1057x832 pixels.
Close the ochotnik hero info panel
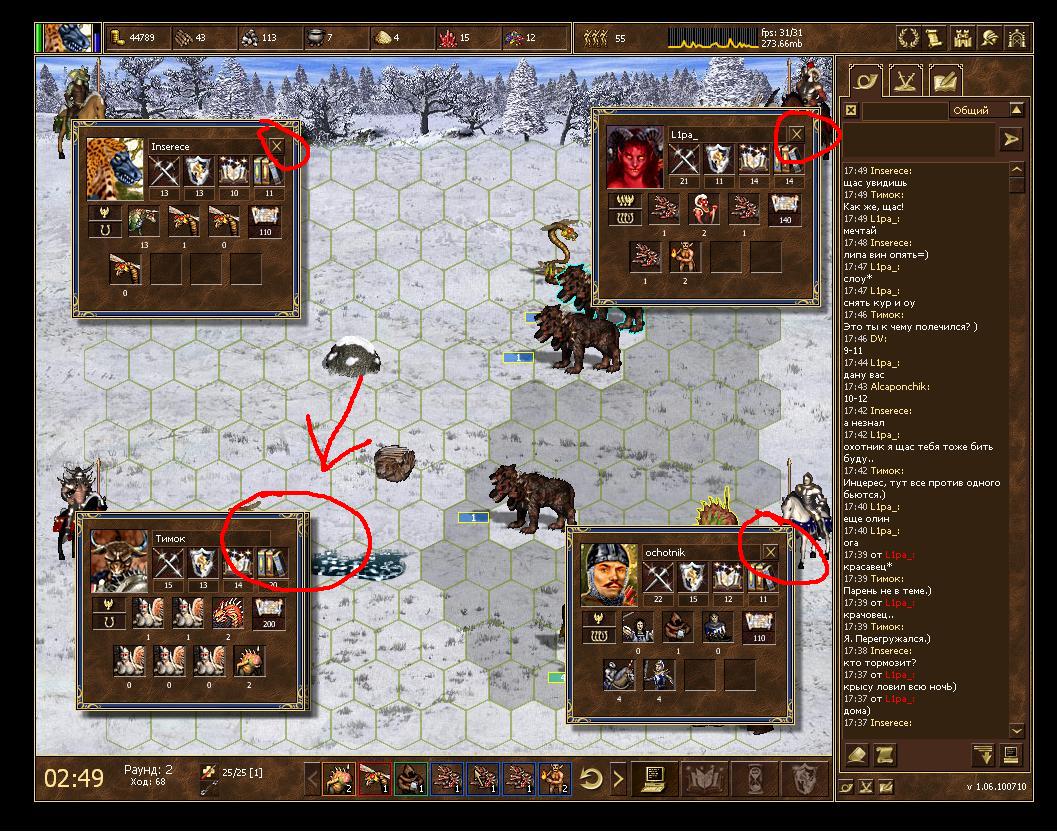(770, 552)
